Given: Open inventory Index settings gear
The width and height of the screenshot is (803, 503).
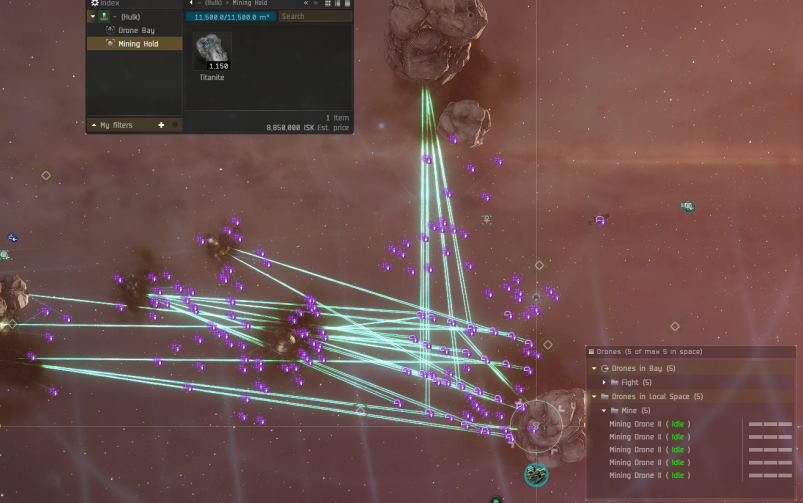Looking at the screenshot, I should click(95, 4).
